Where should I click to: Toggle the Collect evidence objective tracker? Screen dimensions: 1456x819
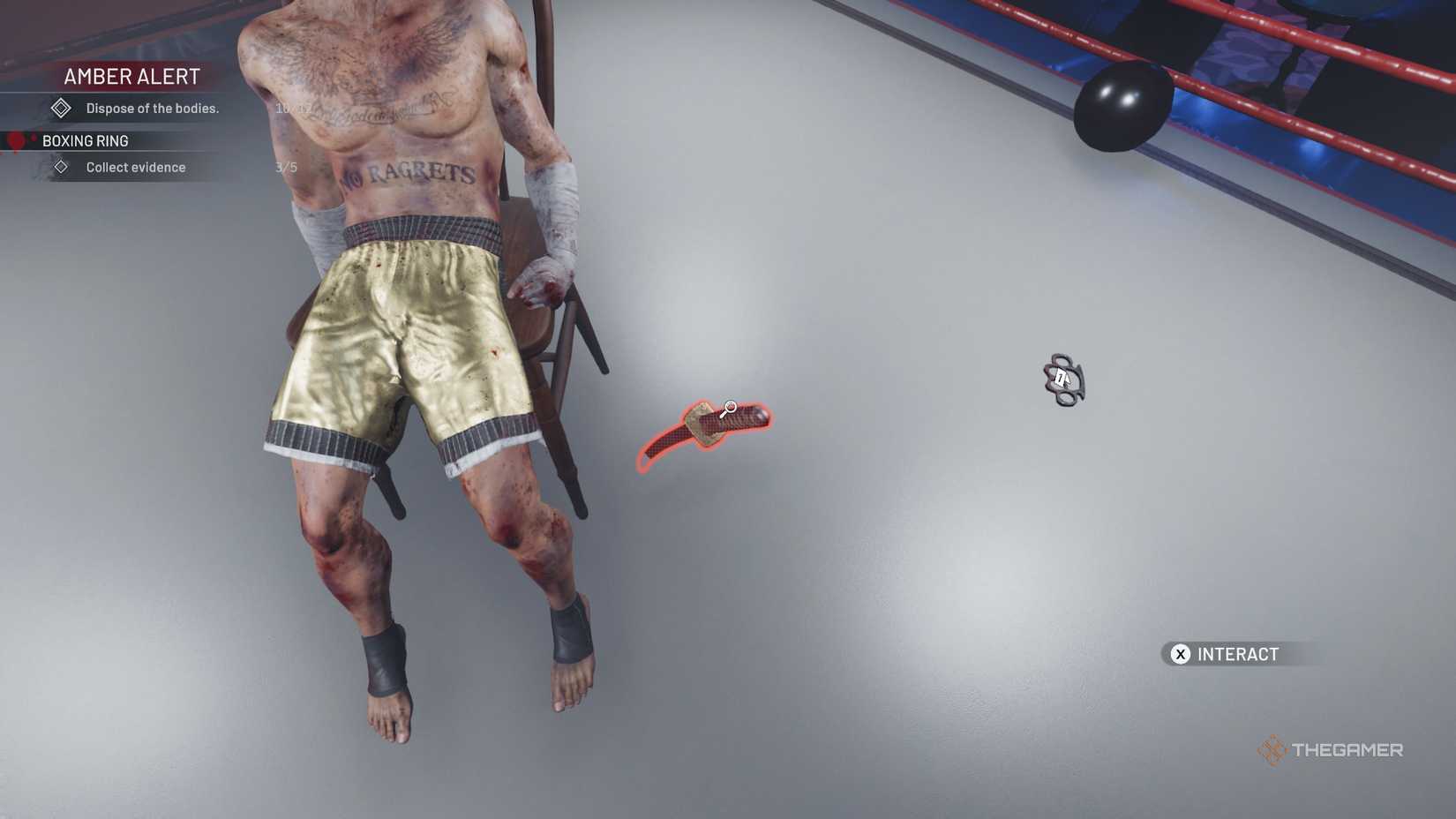[135, 166]
